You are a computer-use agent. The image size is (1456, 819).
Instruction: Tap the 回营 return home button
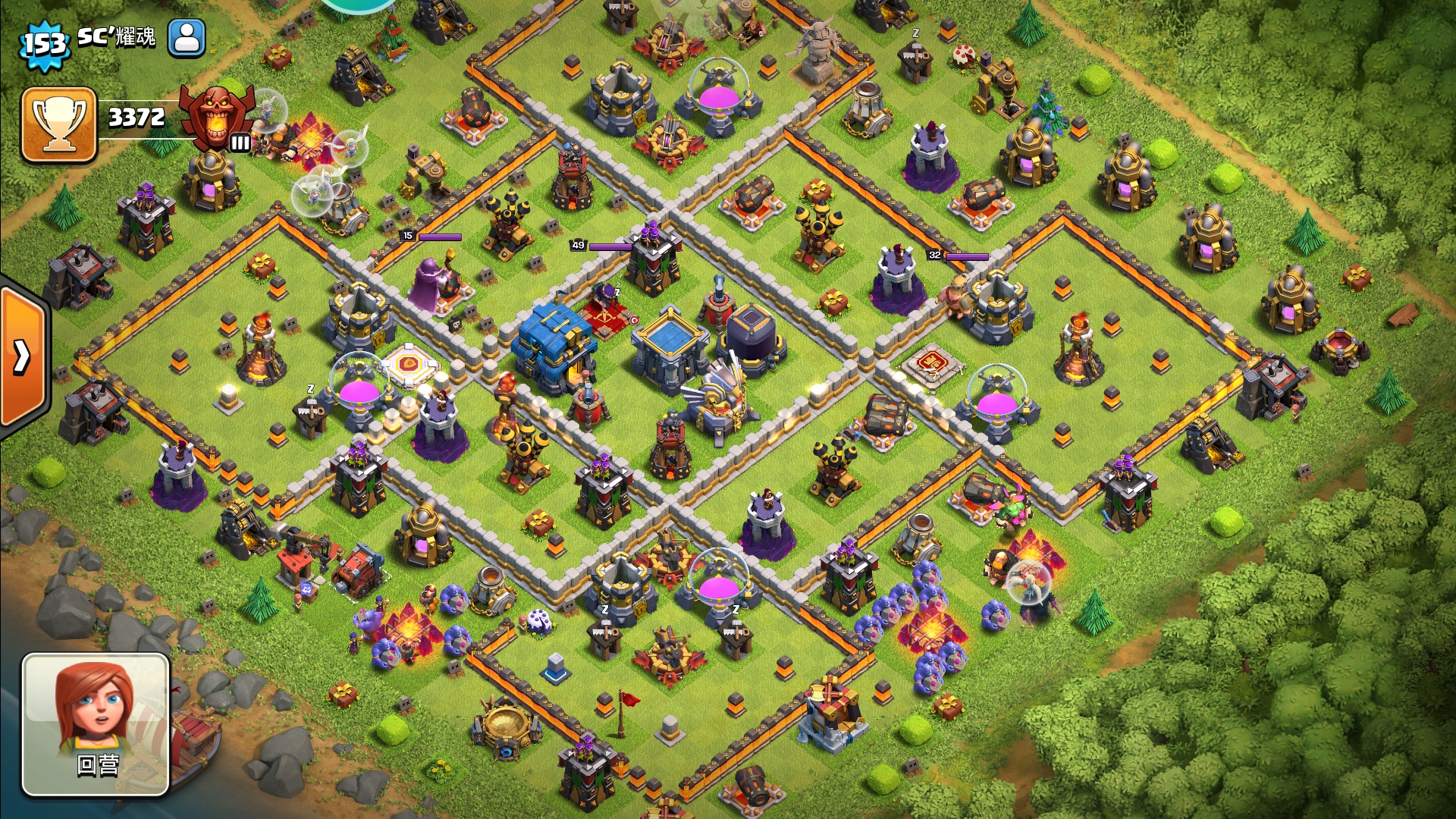(x=96, y=724)
